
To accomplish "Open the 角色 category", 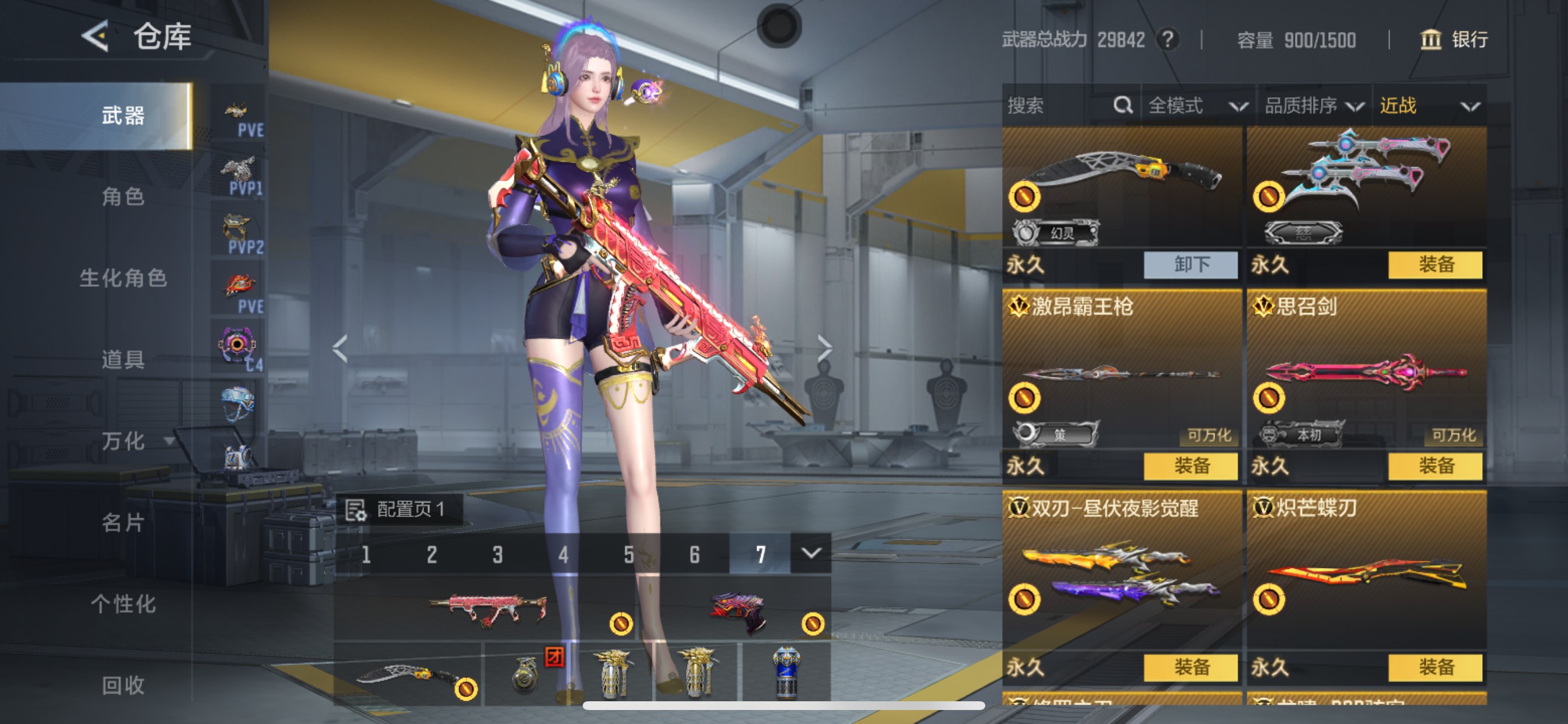I will coord(123,196).
